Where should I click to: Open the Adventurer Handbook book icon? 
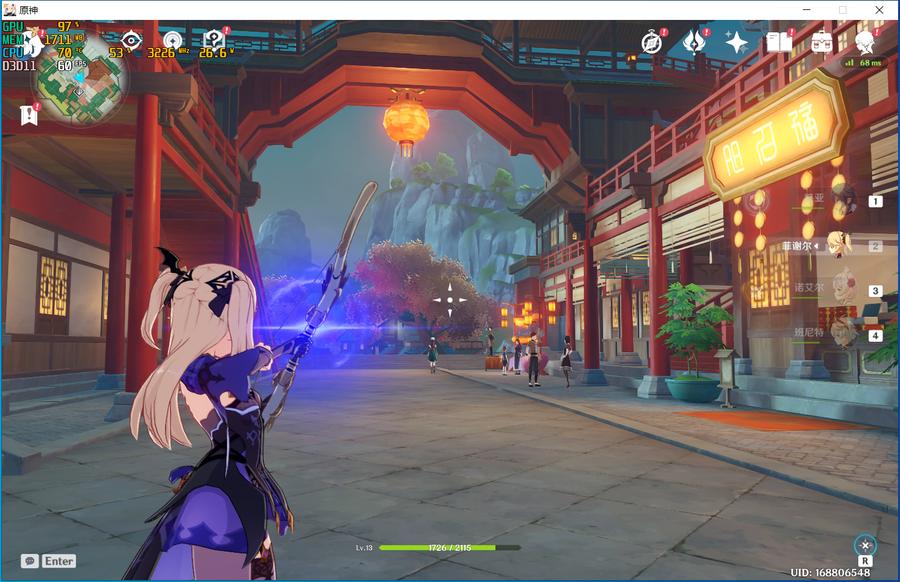pos(779,42)
